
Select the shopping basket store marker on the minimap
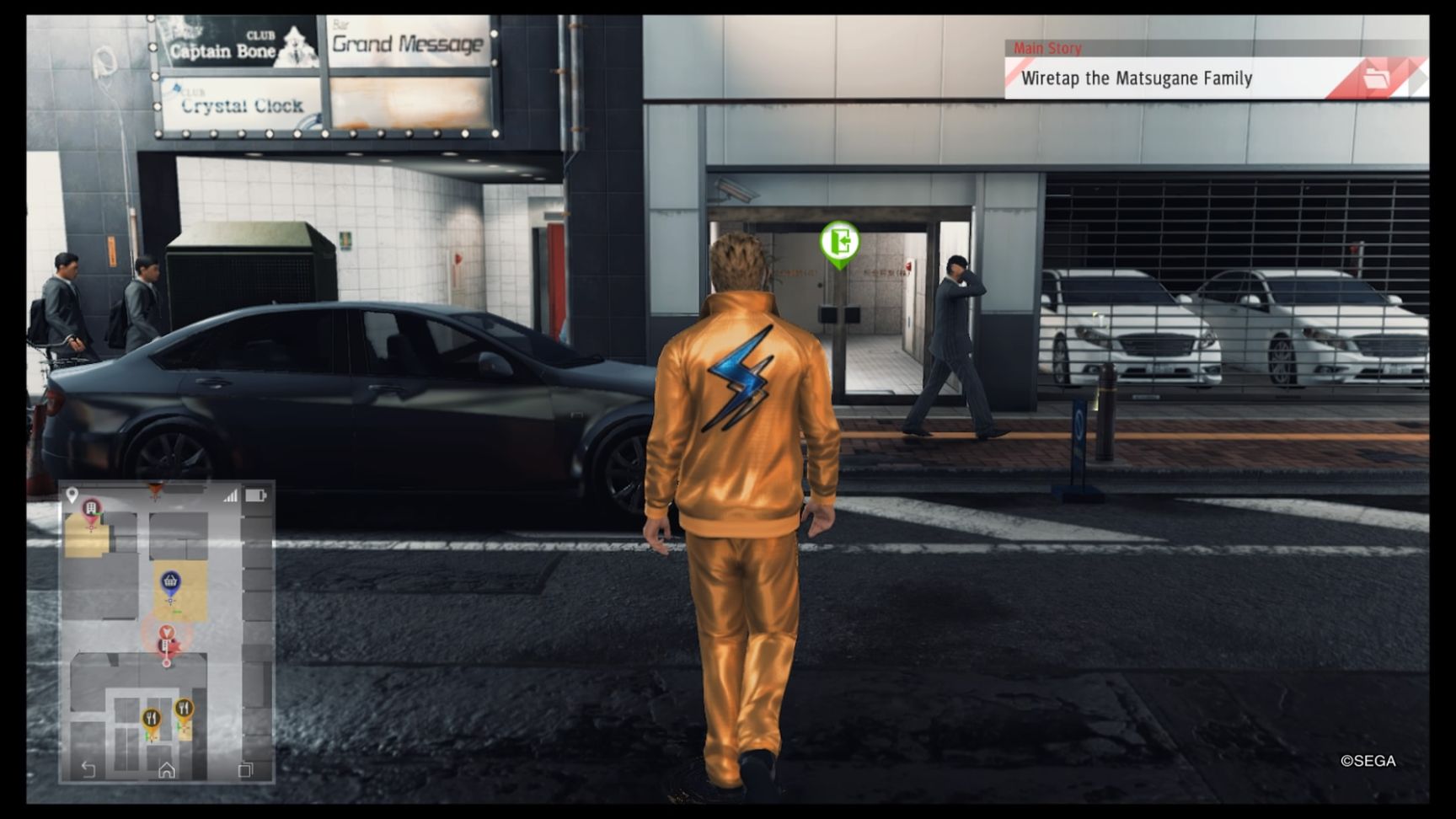pos(171,581)
